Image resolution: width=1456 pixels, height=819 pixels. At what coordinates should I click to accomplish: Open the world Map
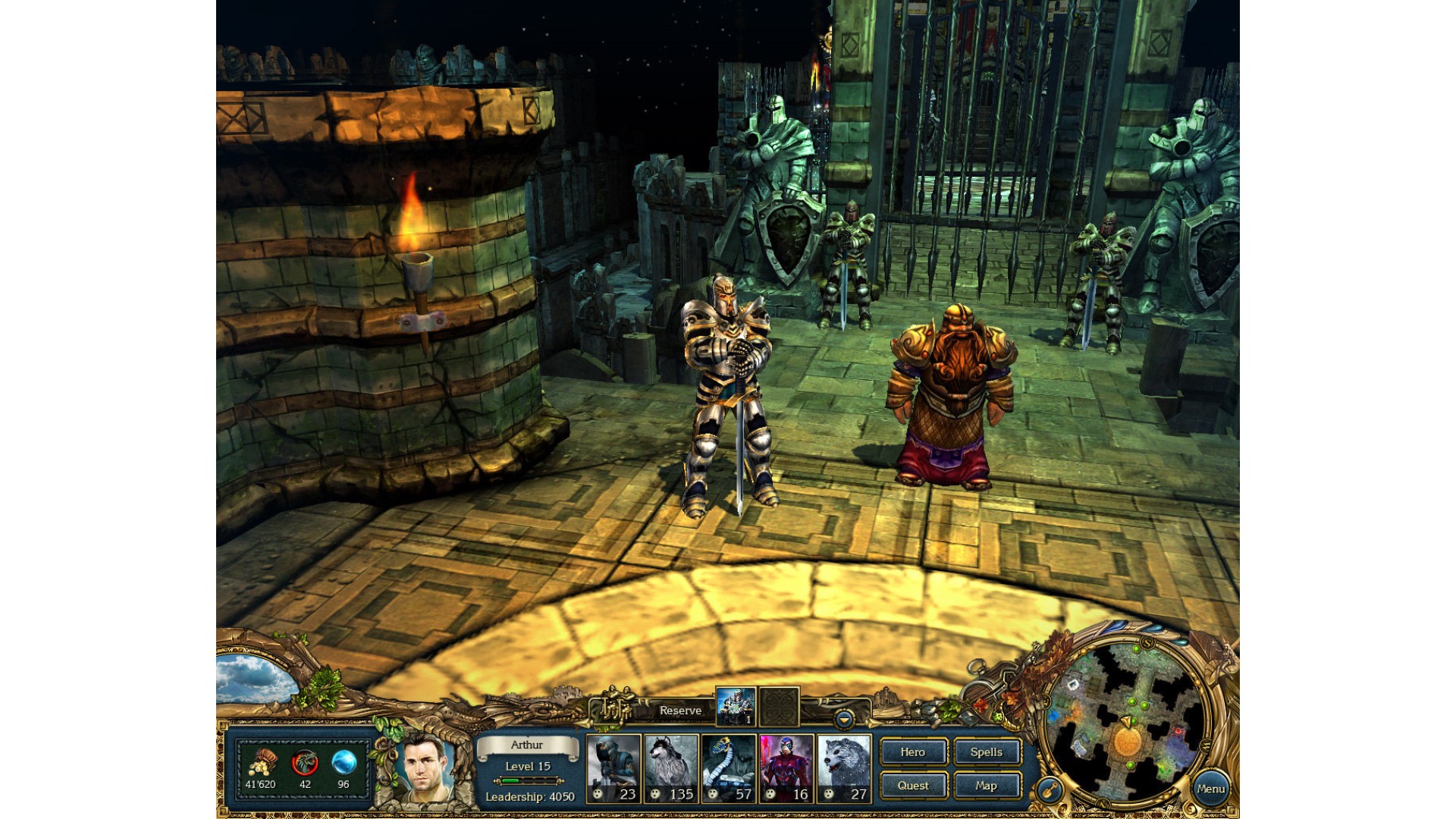click(x=987, y=786)
